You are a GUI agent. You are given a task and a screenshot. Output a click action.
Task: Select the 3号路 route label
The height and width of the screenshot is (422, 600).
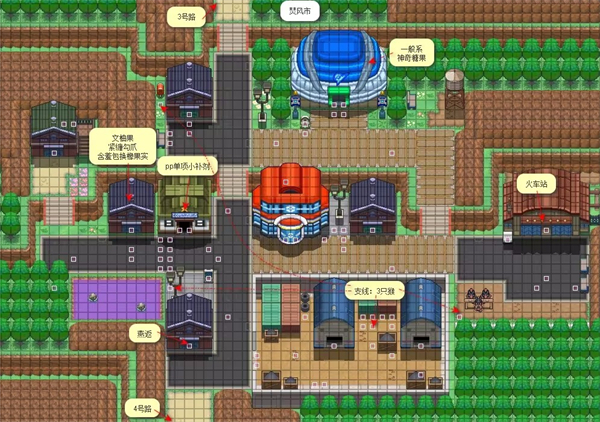(187, 16)
